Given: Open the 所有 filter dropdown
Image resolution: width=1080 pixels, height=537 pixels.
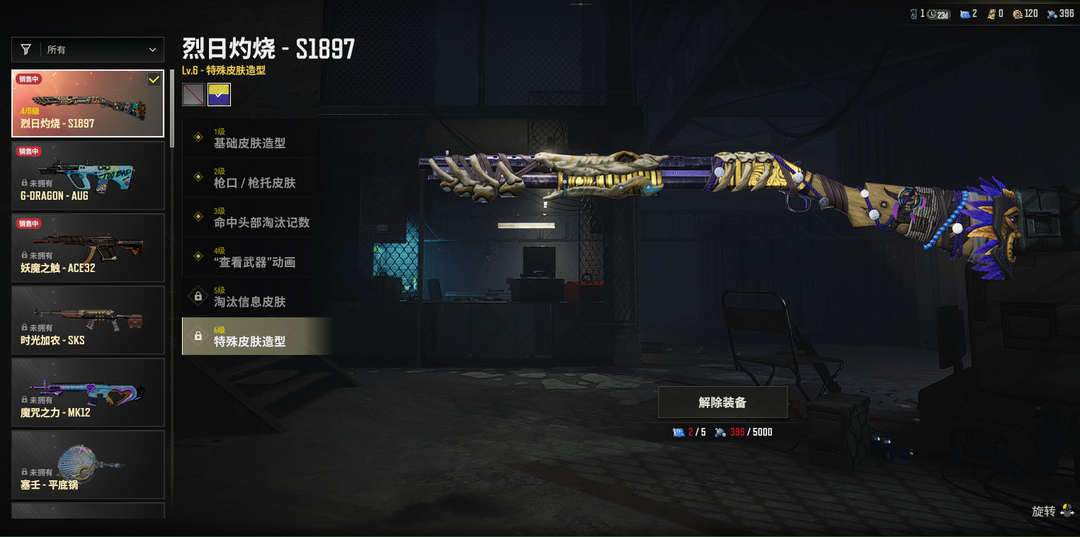Looking at the screenshot, I should (88, 50).
